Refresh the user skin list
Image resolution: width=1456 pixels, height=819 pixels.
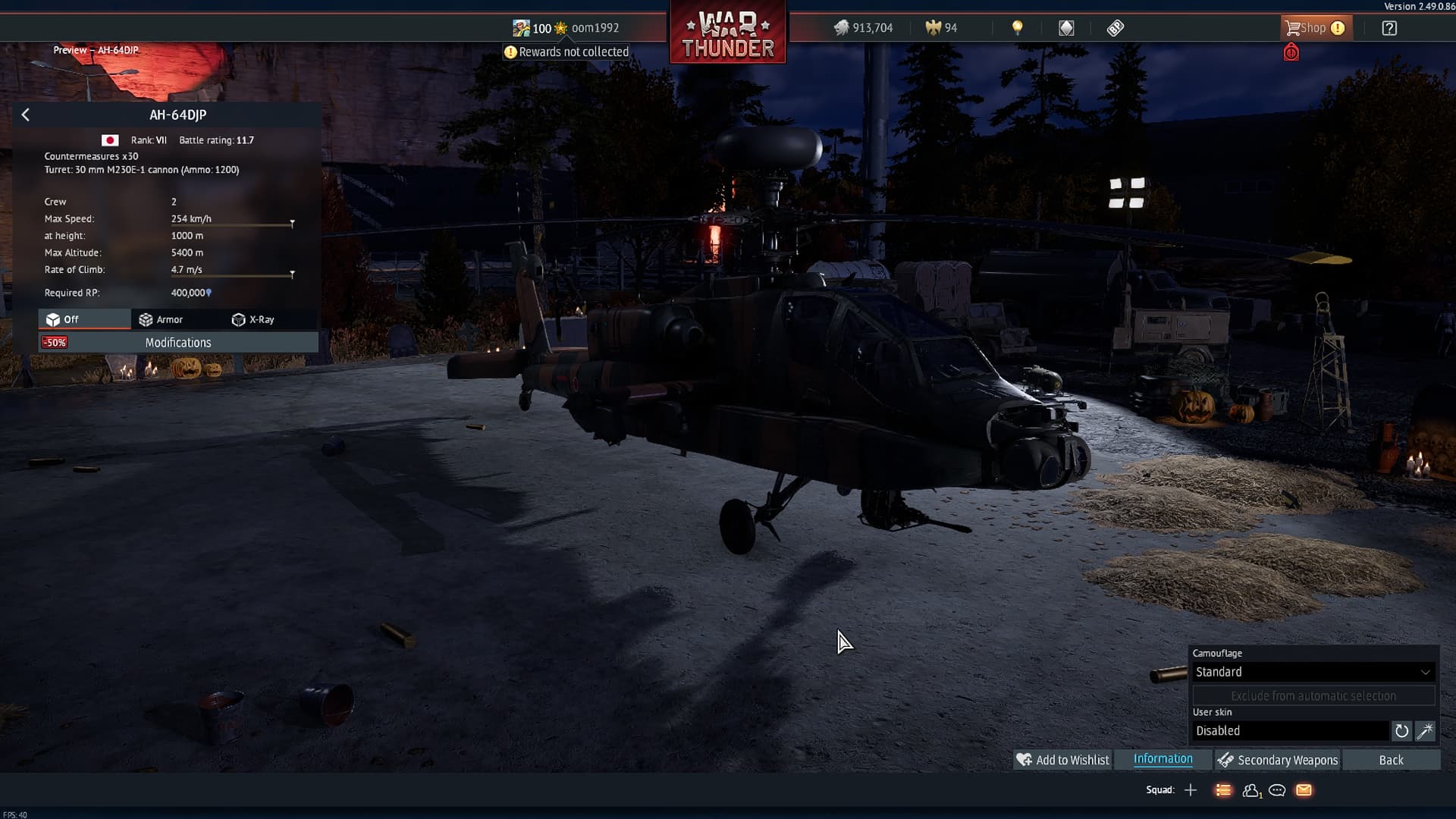tap(1402, 731)
